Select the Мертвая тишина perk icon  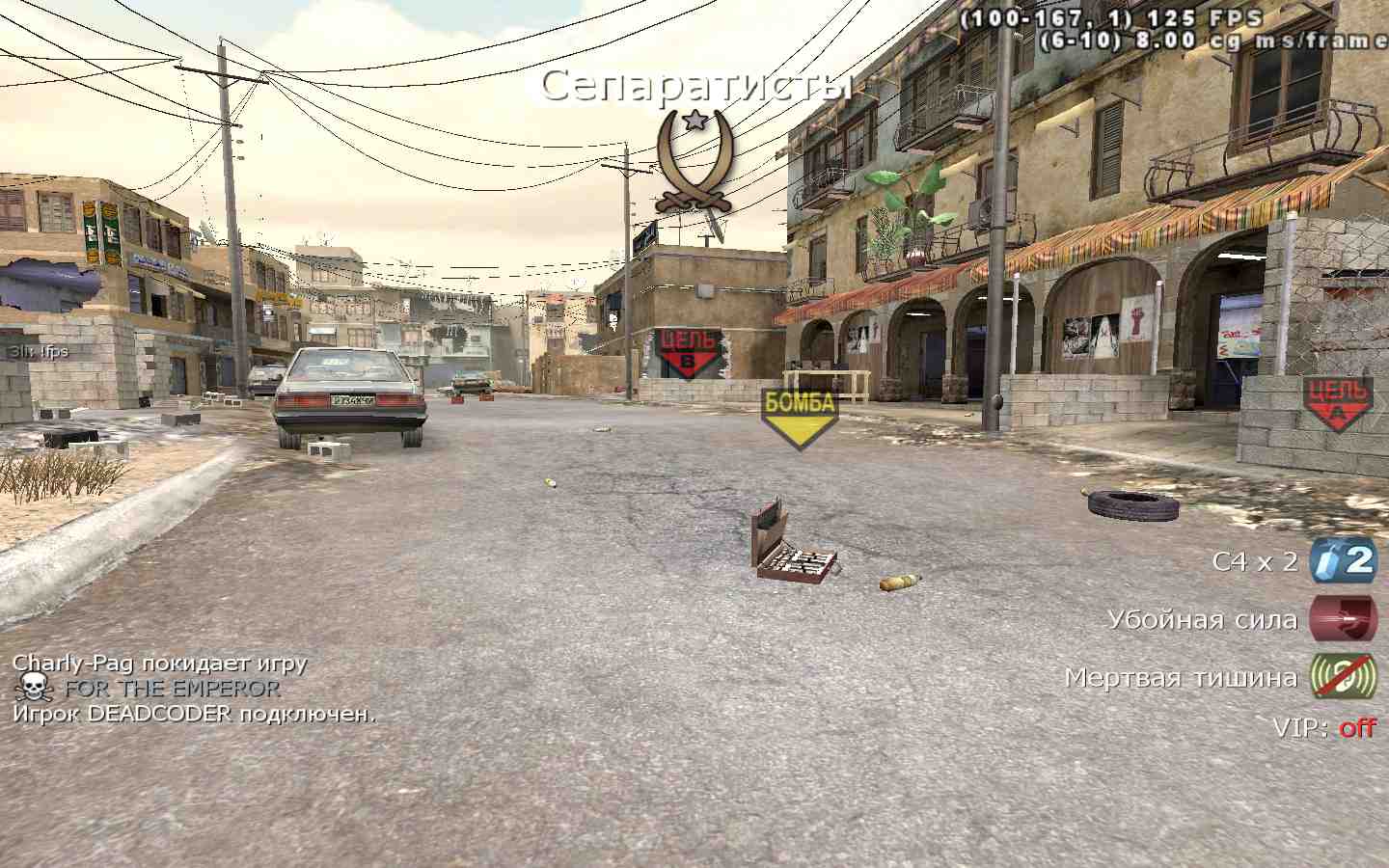point(1342,676)
